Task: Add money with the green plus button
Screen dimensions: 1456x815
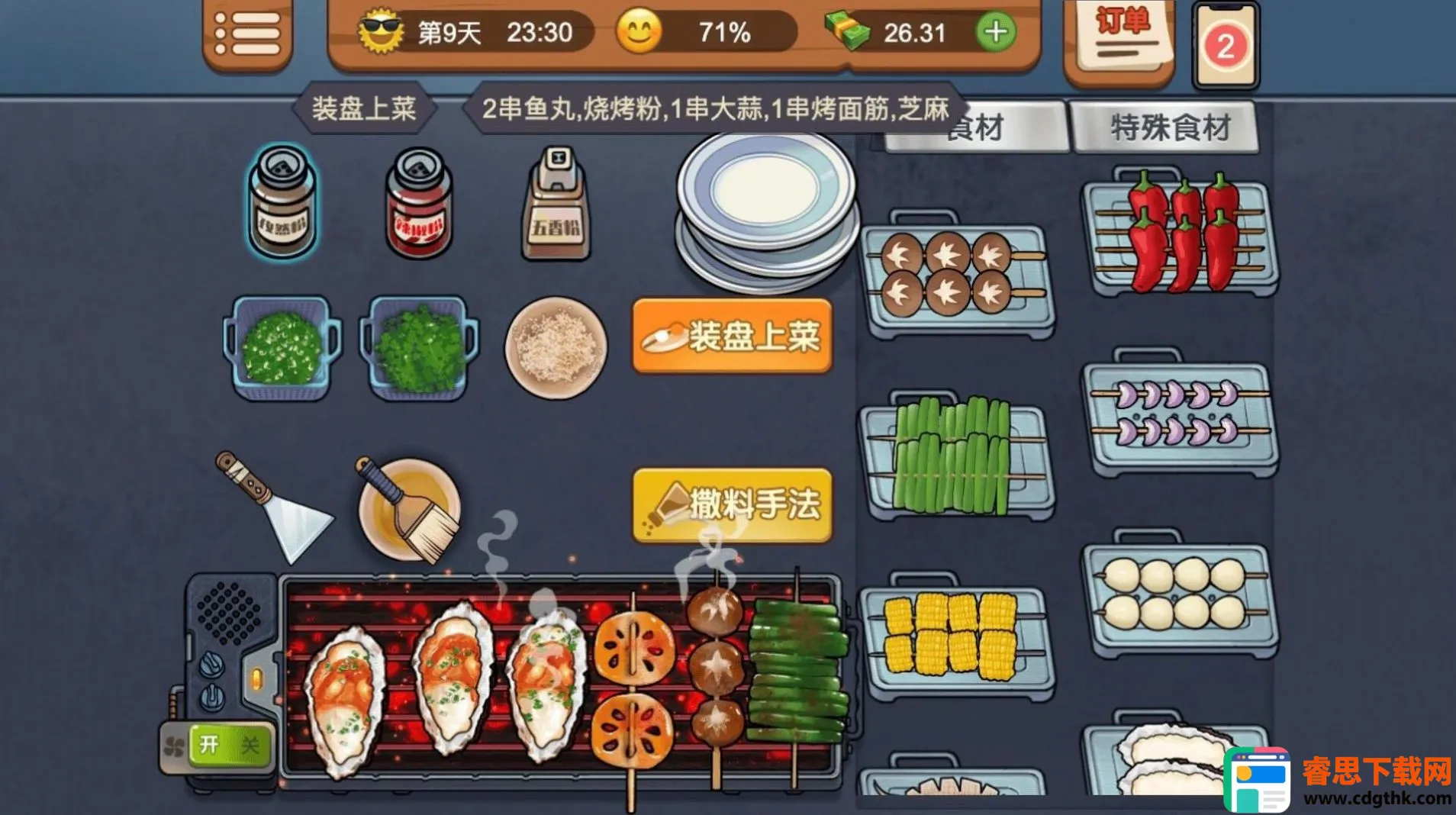Action: click(x=995, y=33)
